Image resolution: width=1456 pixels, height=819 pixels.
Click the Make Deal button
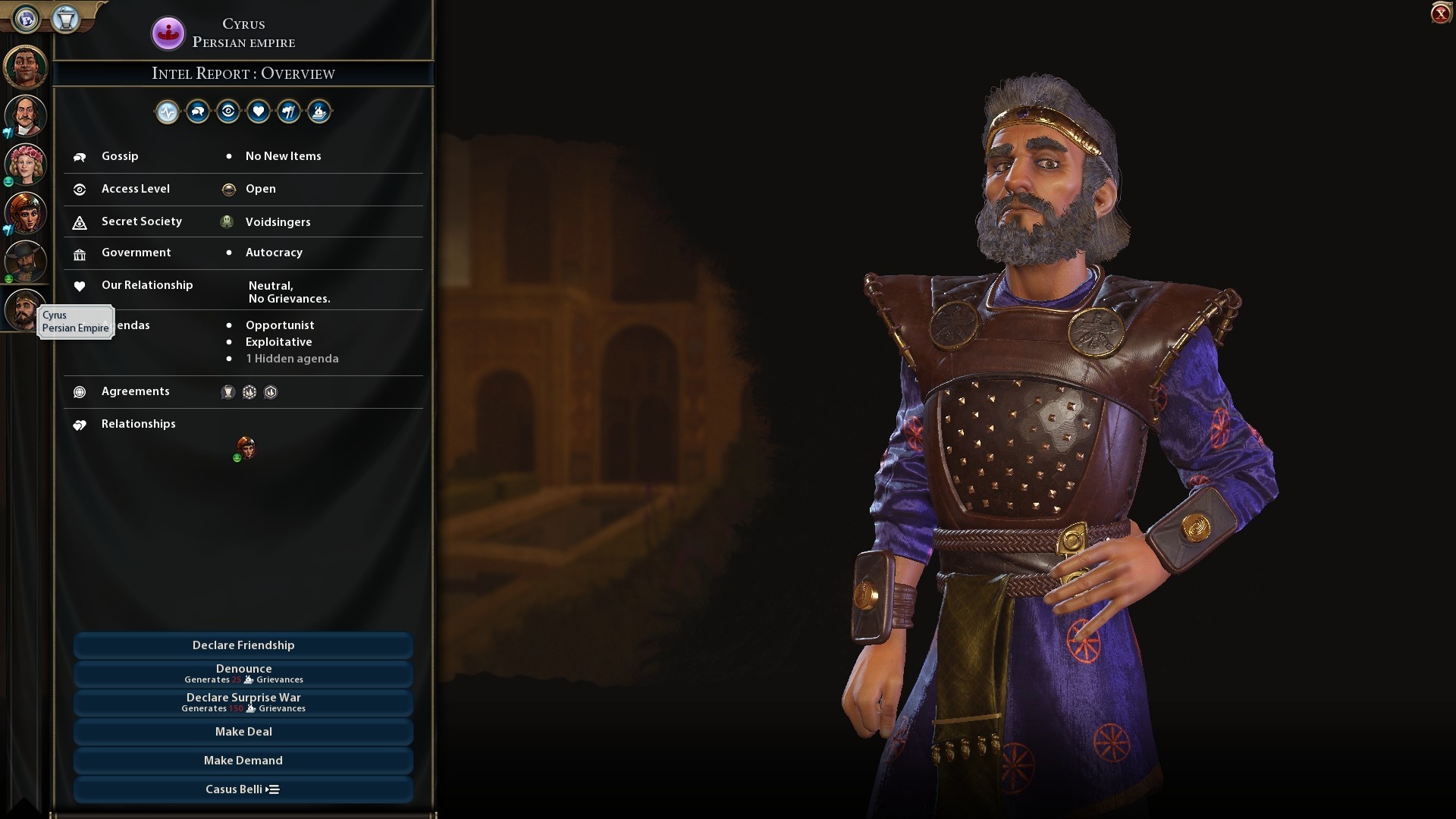[243, 731]
